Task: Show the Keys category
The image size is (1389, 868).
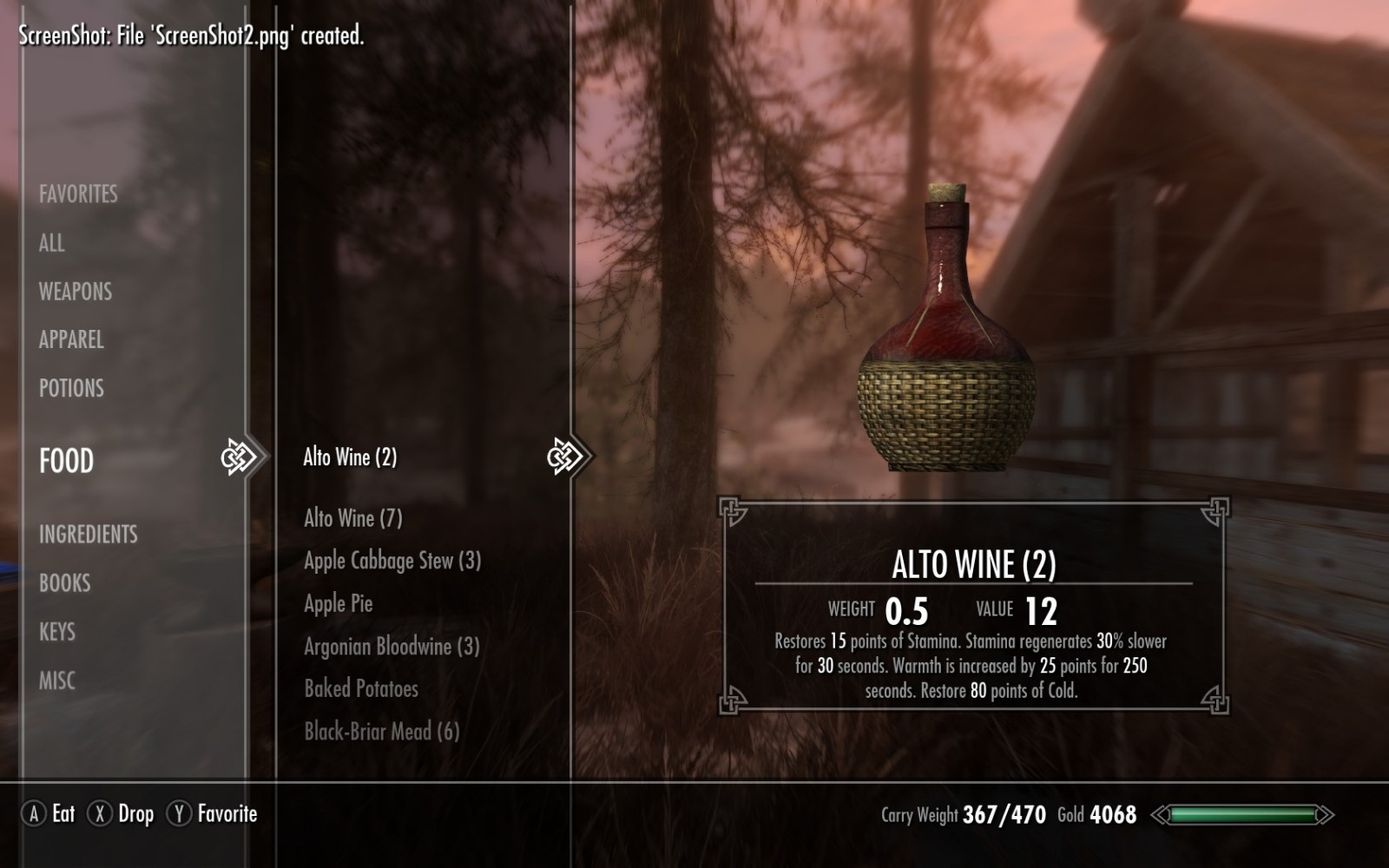Action: (57, 632)
